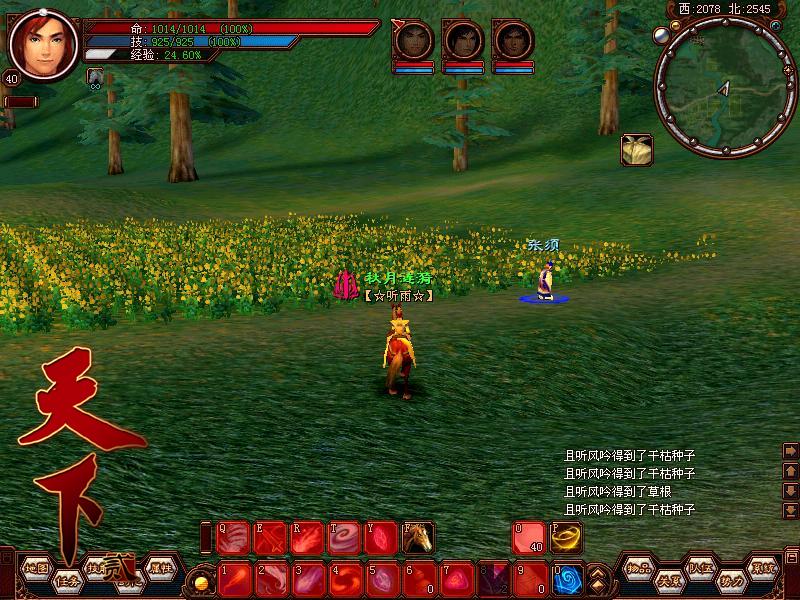Open the 物品 (Items) inventory button

point(639,567)
